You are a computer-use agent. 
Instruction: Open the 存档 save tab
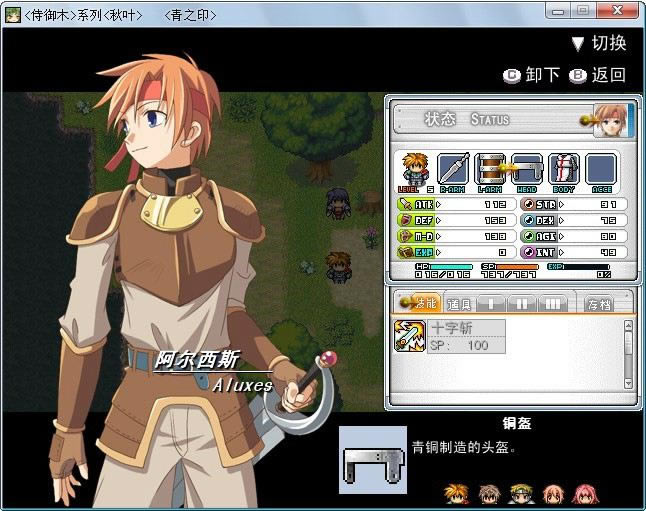pyautogui.click(x=600, y=302)
